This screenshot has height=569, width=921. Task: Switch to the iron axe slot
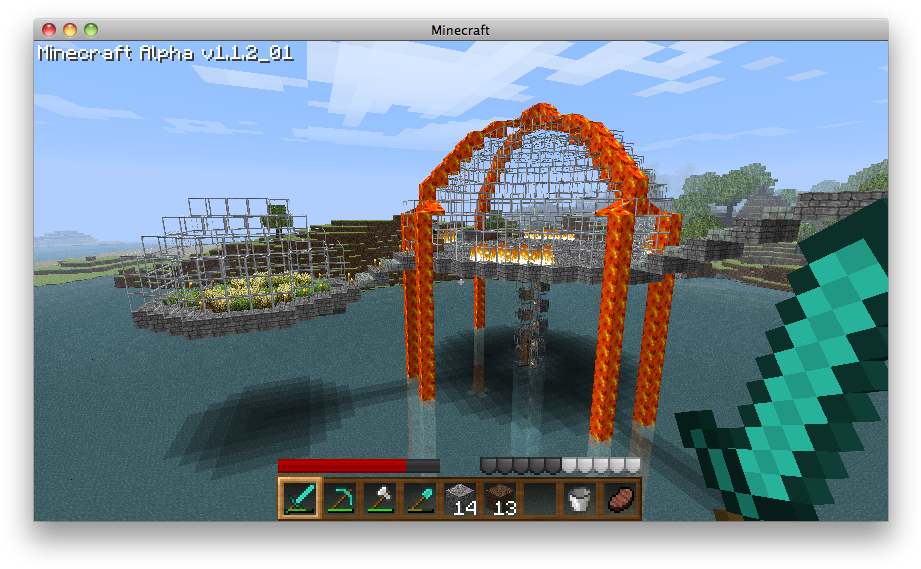coord(379,497)
